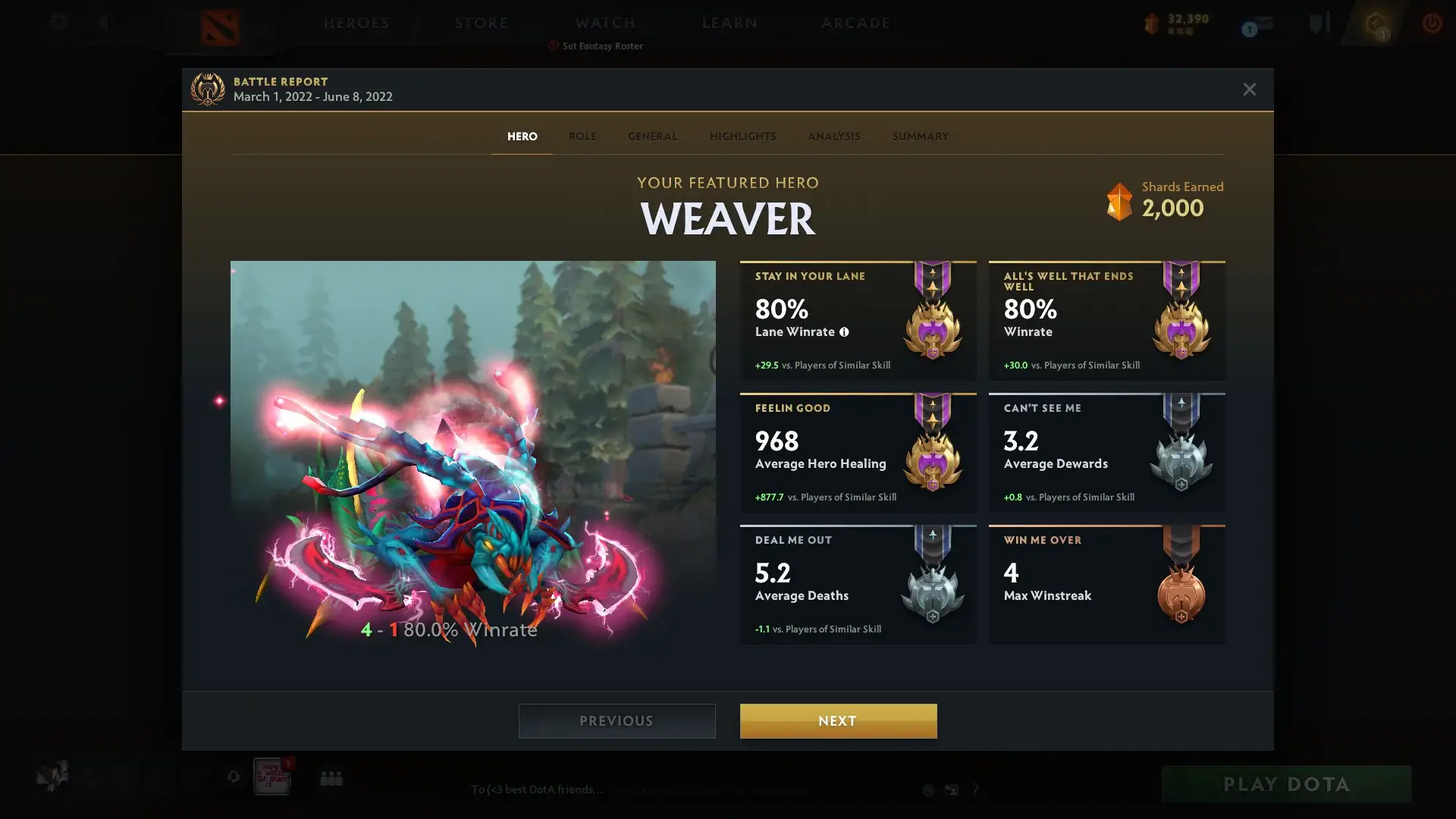The image size is (1456, 819).
Task: Click the Lane Winrate info icon
Action: click(x=844, y=332)
